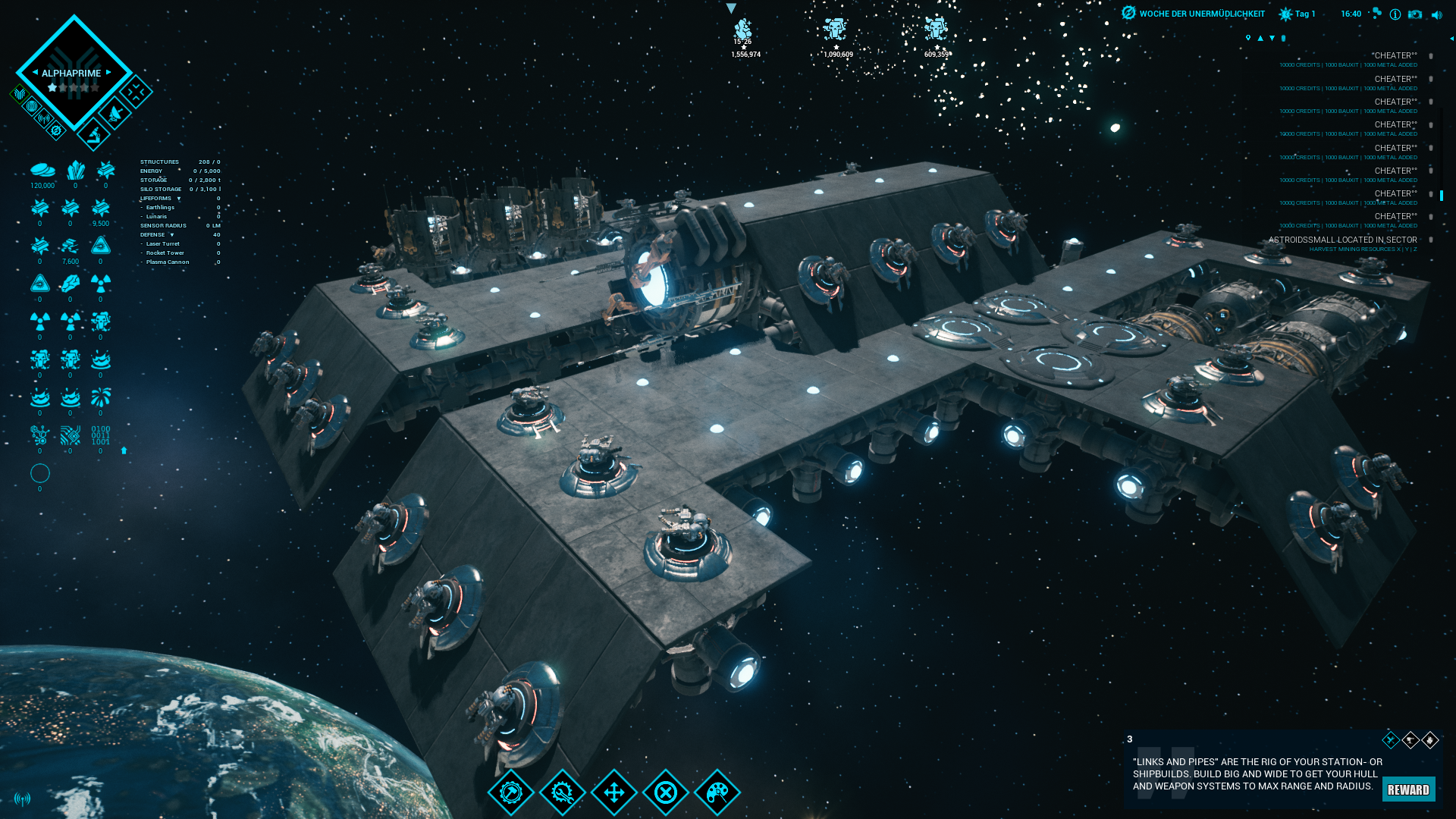Select the wrench repair tool
Viewport: 1456px width, 819px height.
[563, 792]
